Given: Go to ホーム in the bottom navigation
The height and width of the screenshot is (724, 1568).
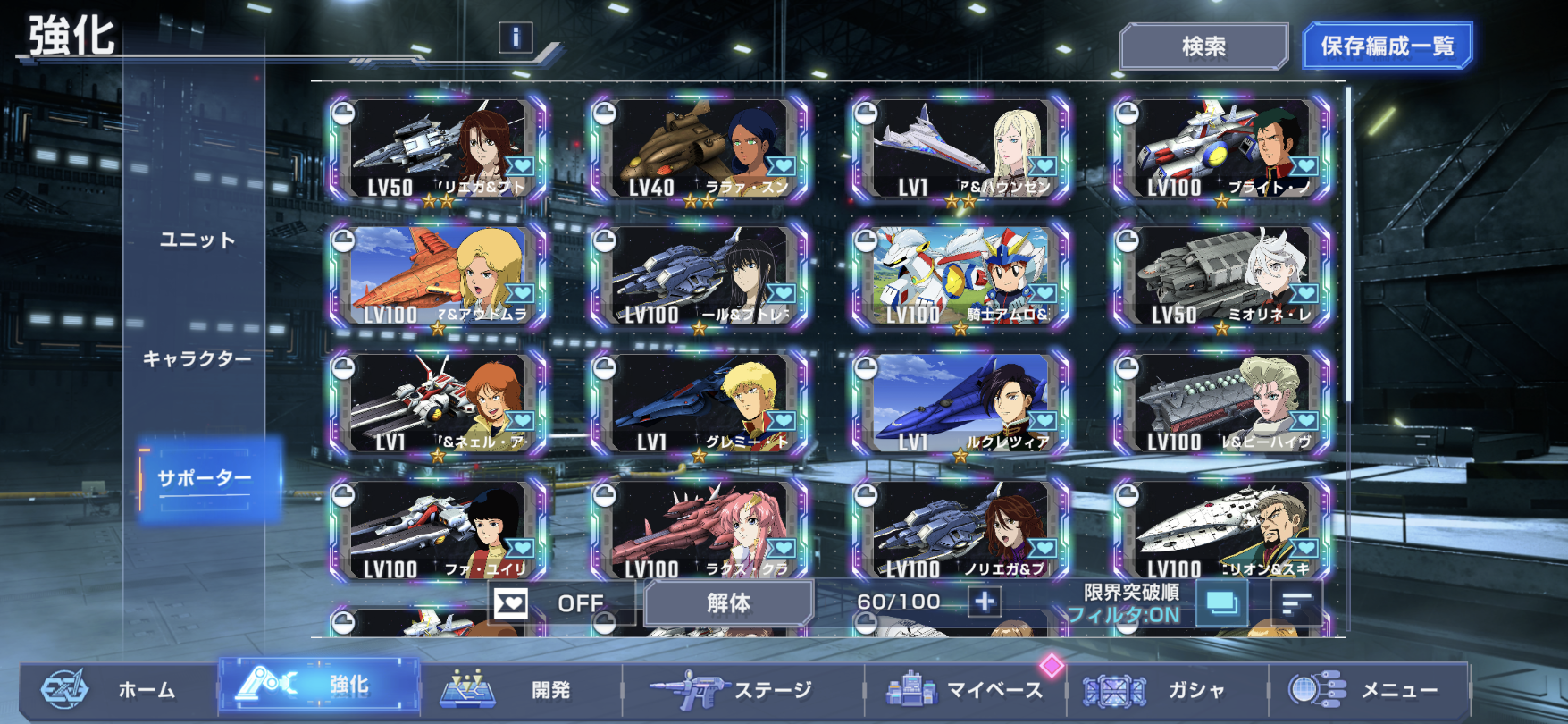Looking at the screenshot, I should click(116, 689).
